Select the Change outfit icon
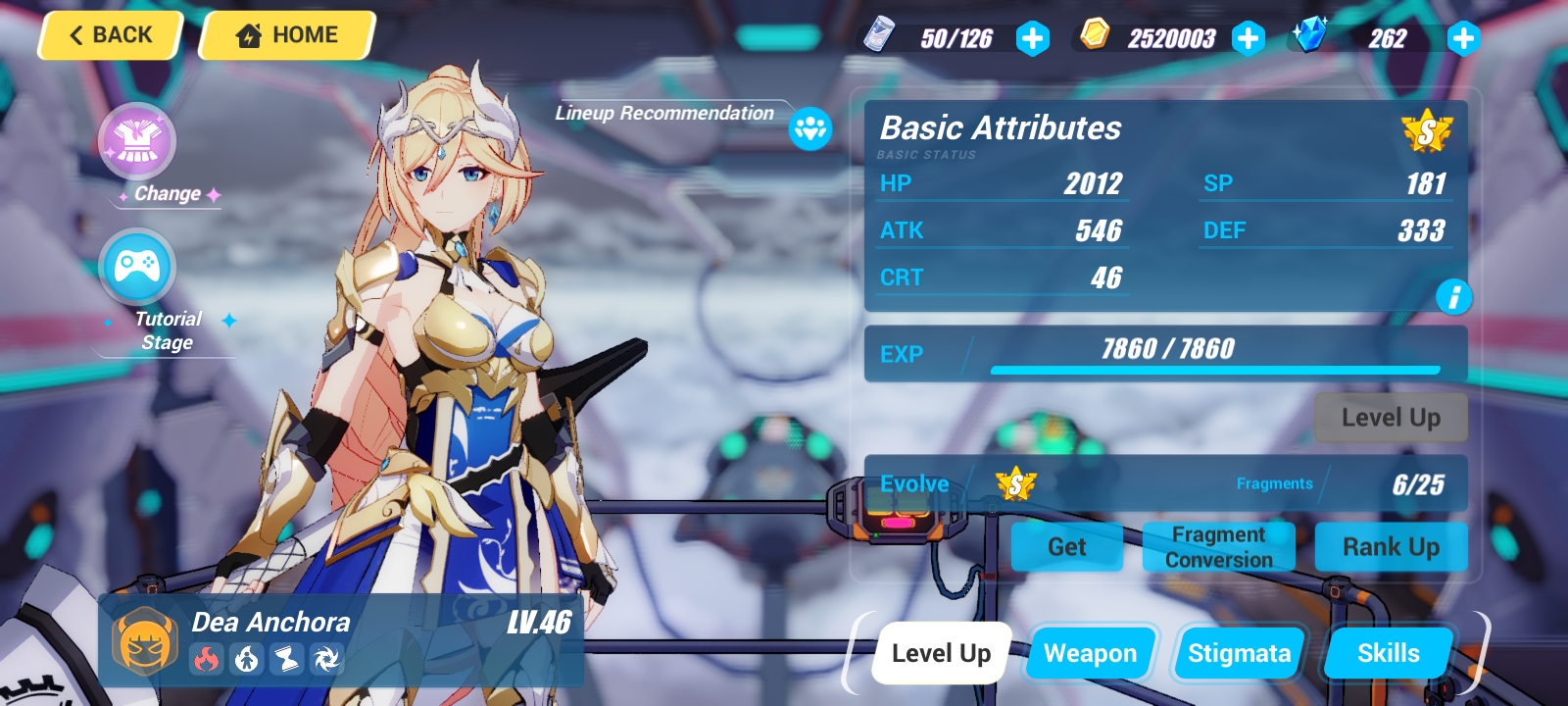Viewport: 1568px width, 706px height. (x=138, y=141)
